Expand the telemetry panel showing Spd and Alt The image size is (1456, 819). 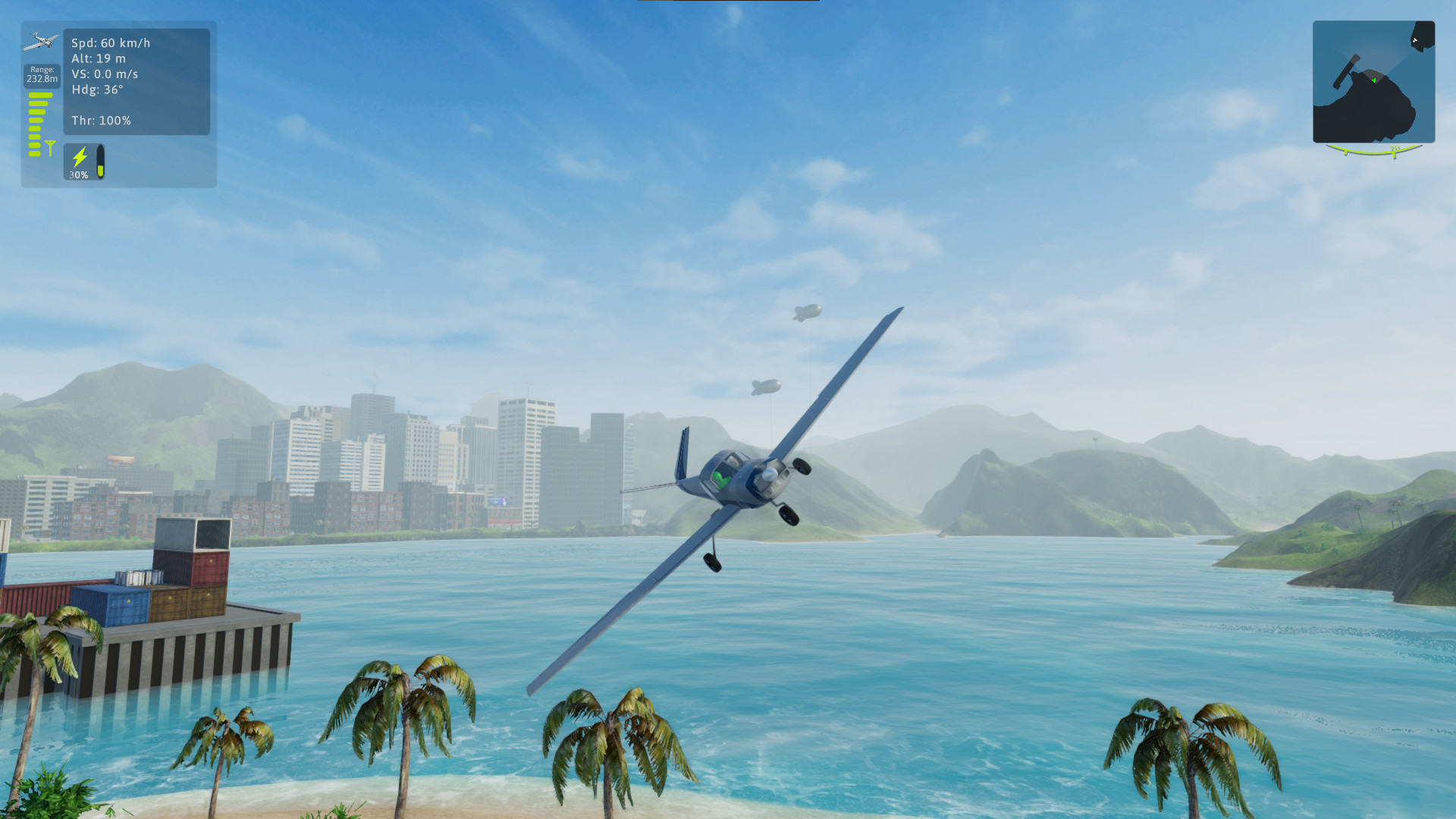(136, 80)
